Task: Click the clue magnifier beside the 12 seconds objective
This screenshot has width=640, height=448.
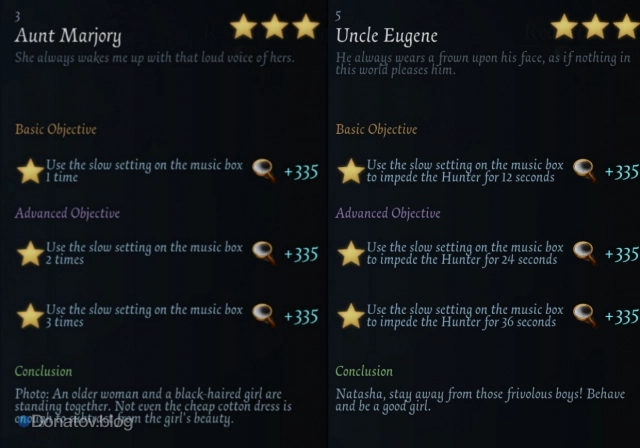Action: pos(586,171)
